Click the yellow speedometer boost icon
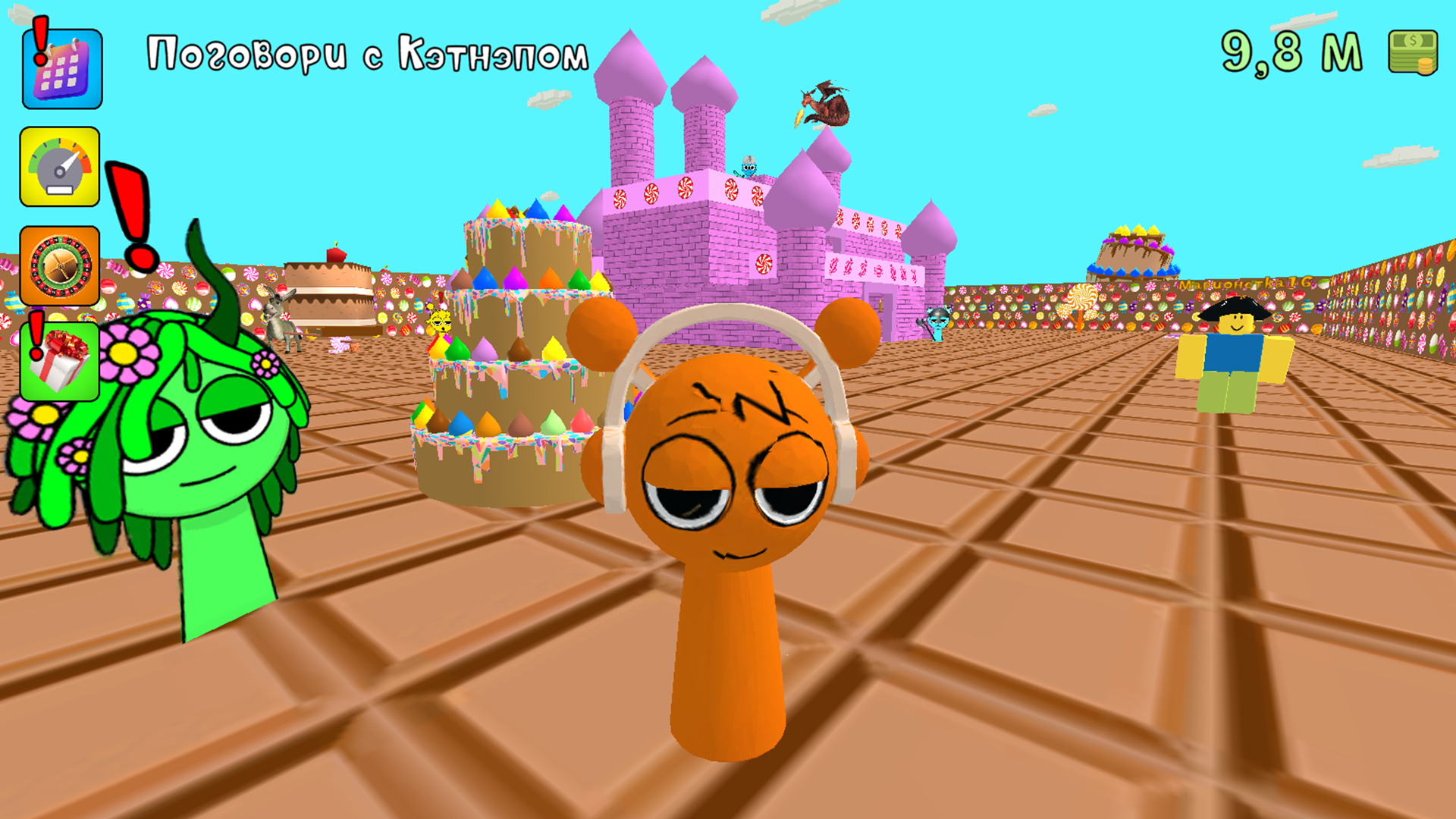Screen dimensions: 1456x819 coord(61,165)
